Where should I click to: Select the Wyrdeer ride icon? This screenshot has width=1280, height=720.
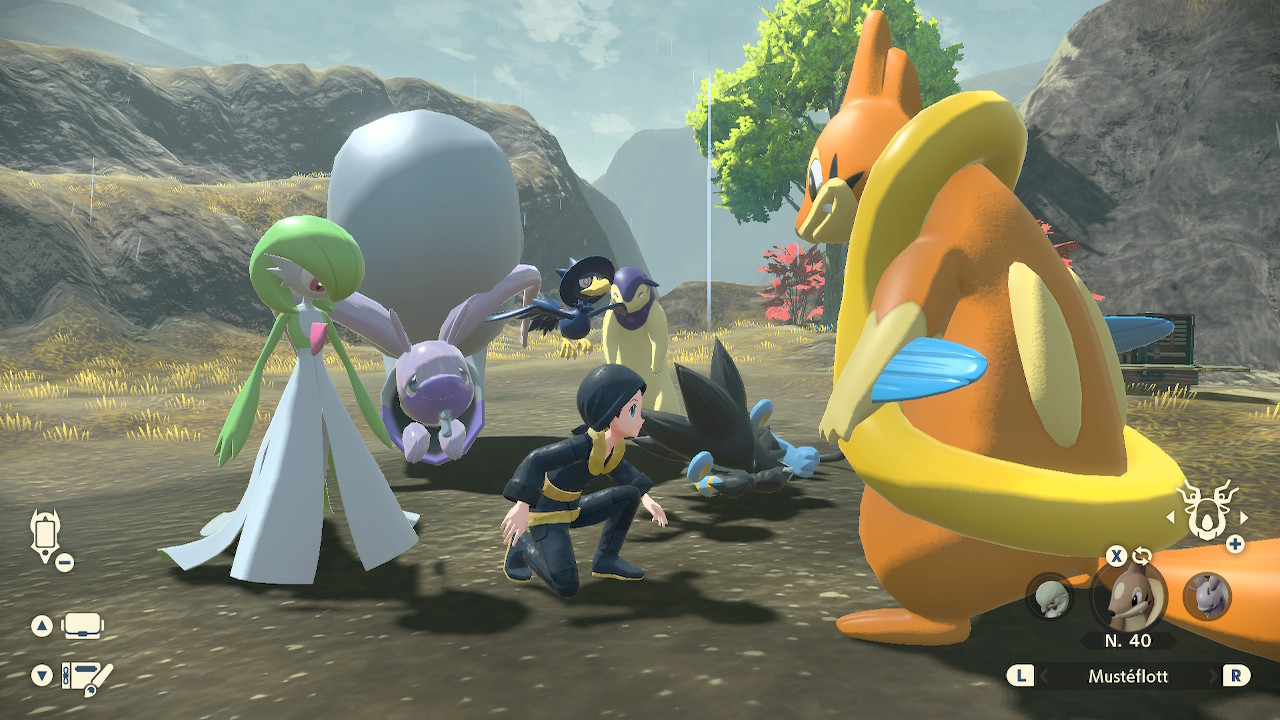coord(1207,513)
